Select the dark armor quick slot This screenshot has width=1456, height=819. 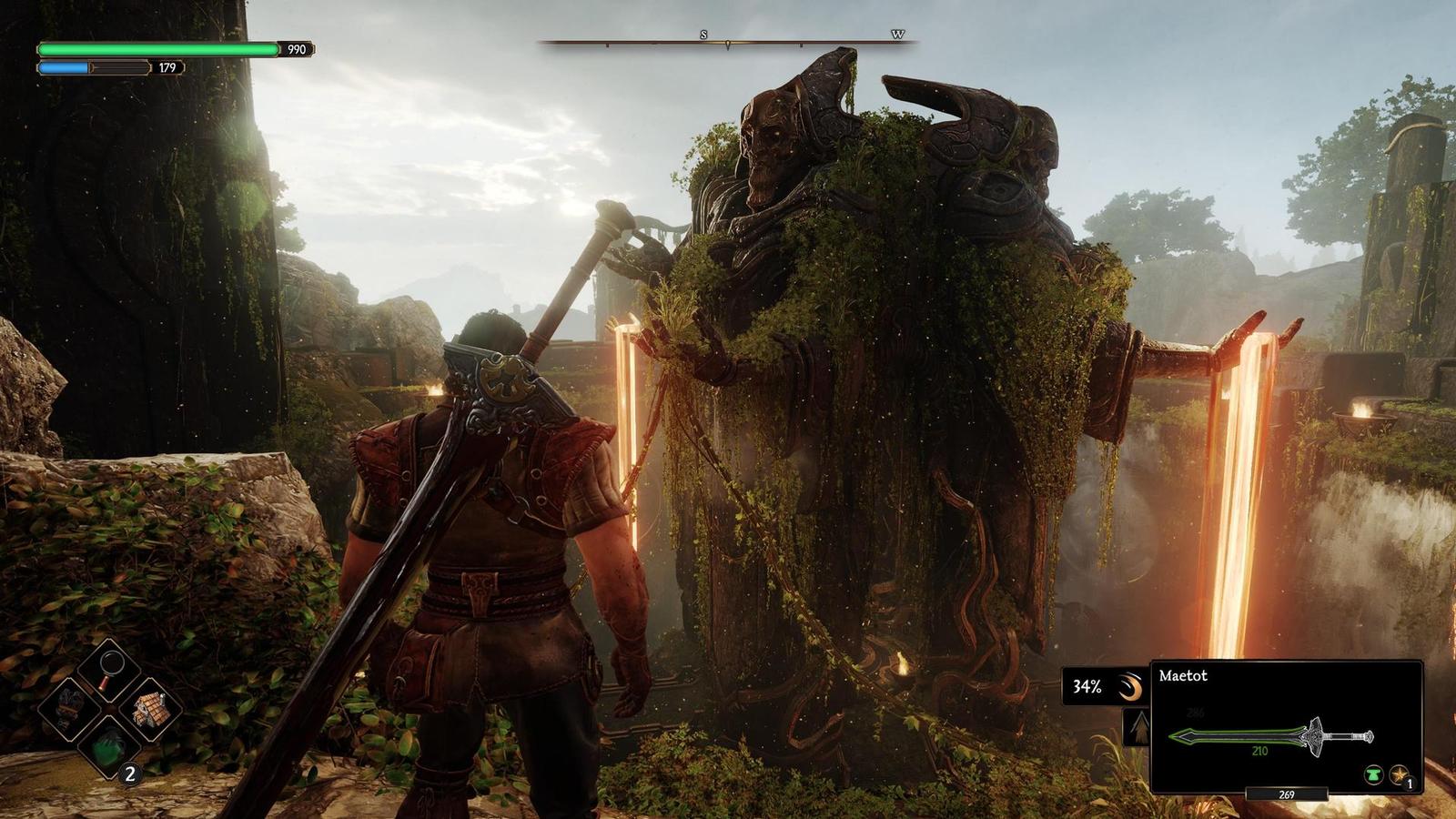(69, 708)
